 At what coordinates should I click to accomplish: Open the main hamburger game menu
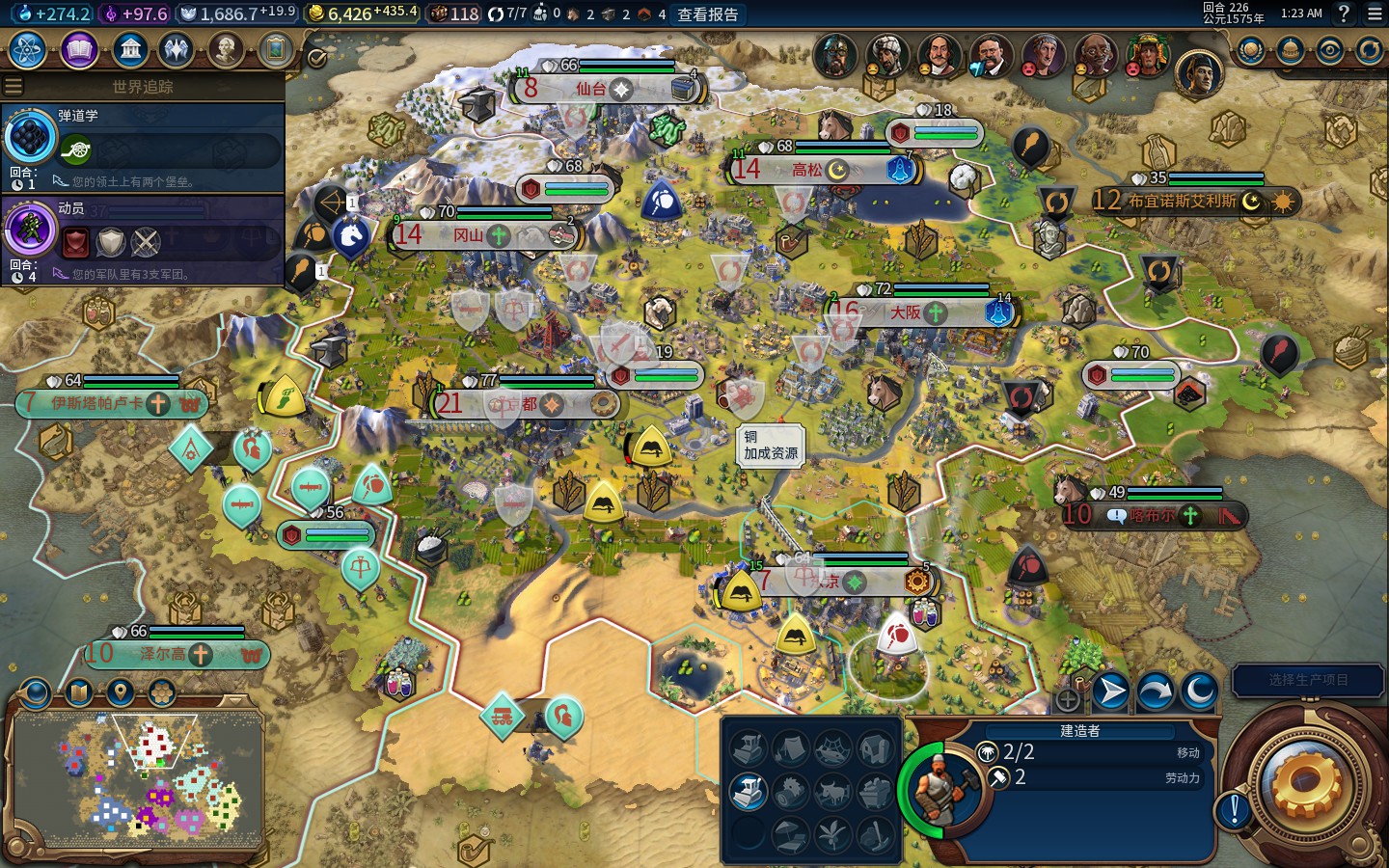tap(1375, 14)
